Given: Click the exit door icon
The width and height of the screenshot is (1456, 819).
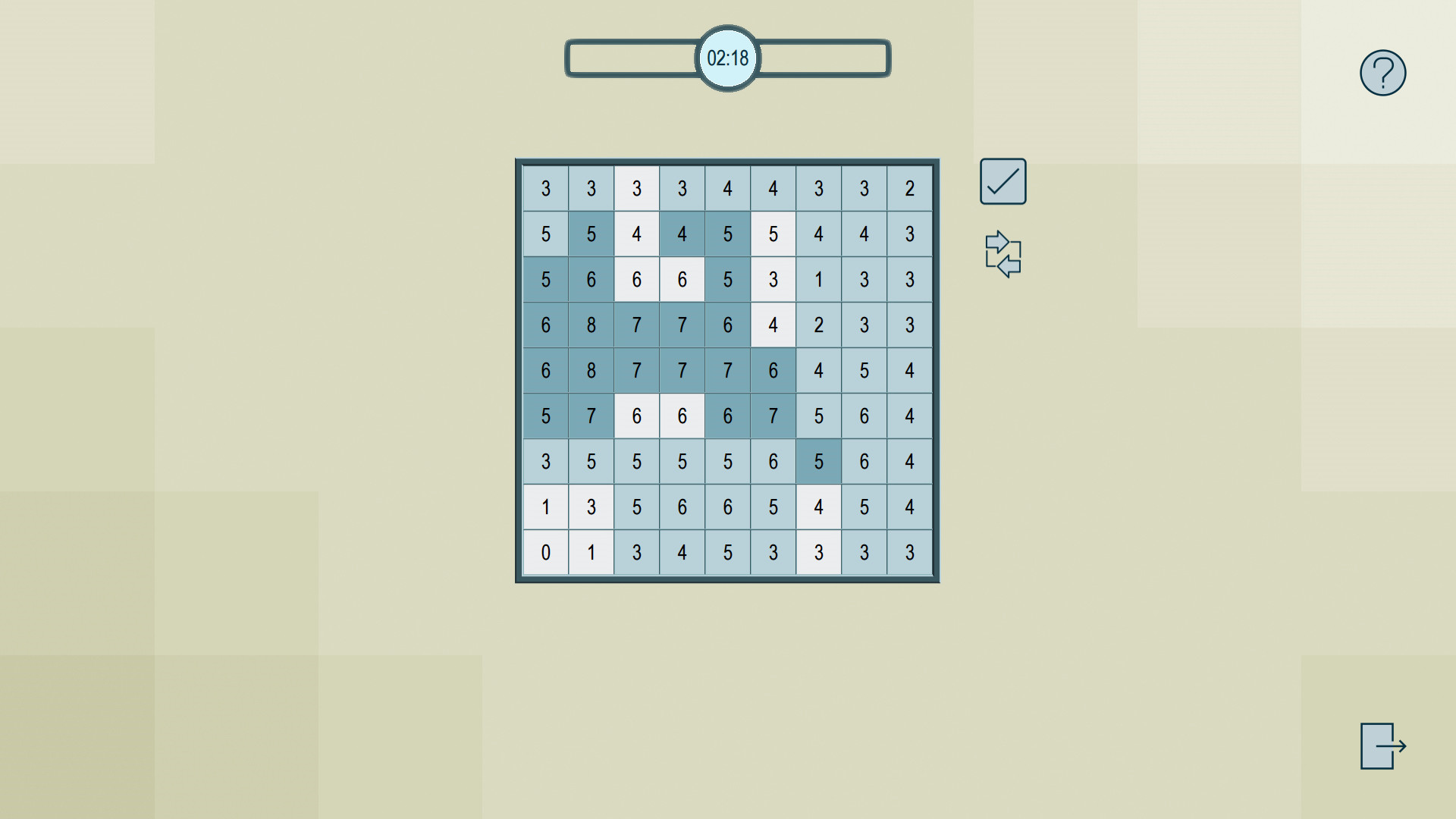Looking at the screenshot, I should point(1382,745).
